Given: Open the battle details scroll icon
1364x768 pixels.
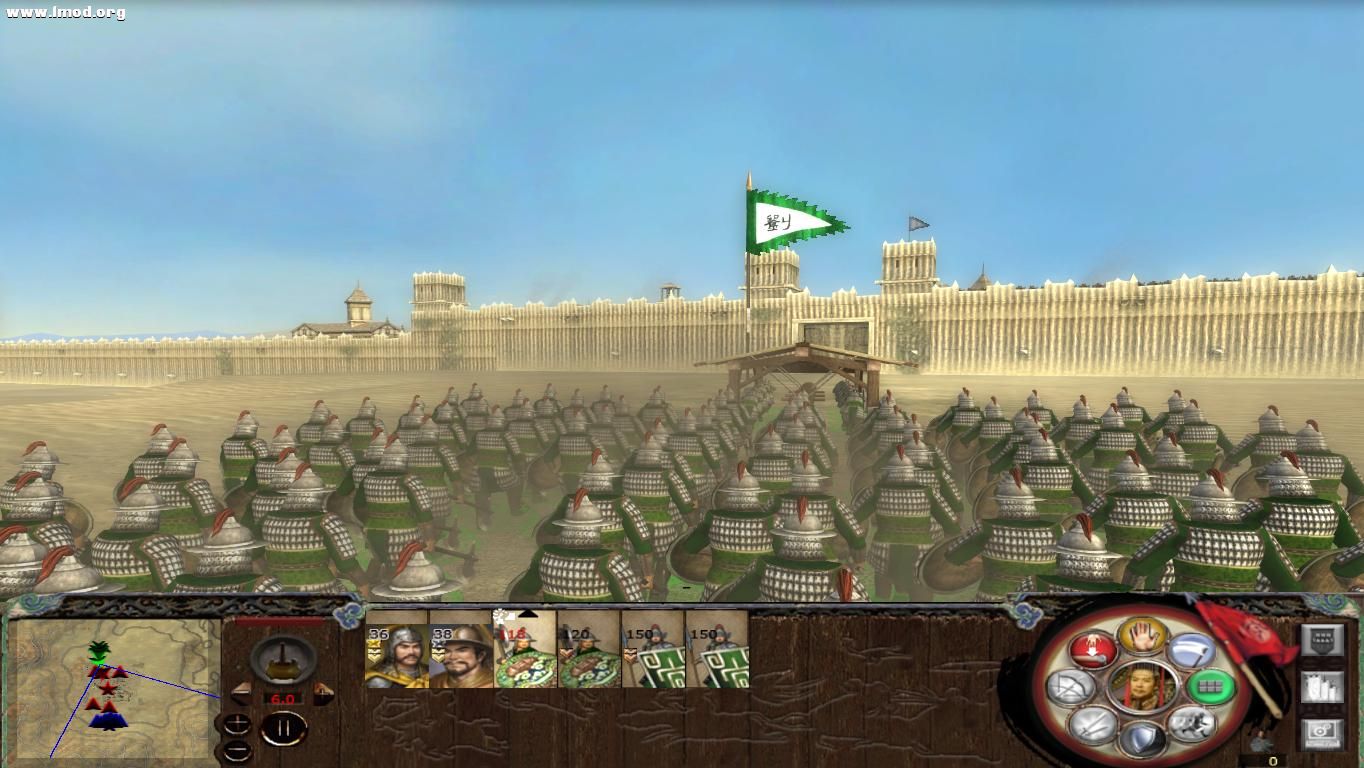Looking at the screenshot, I should 1323,686.
